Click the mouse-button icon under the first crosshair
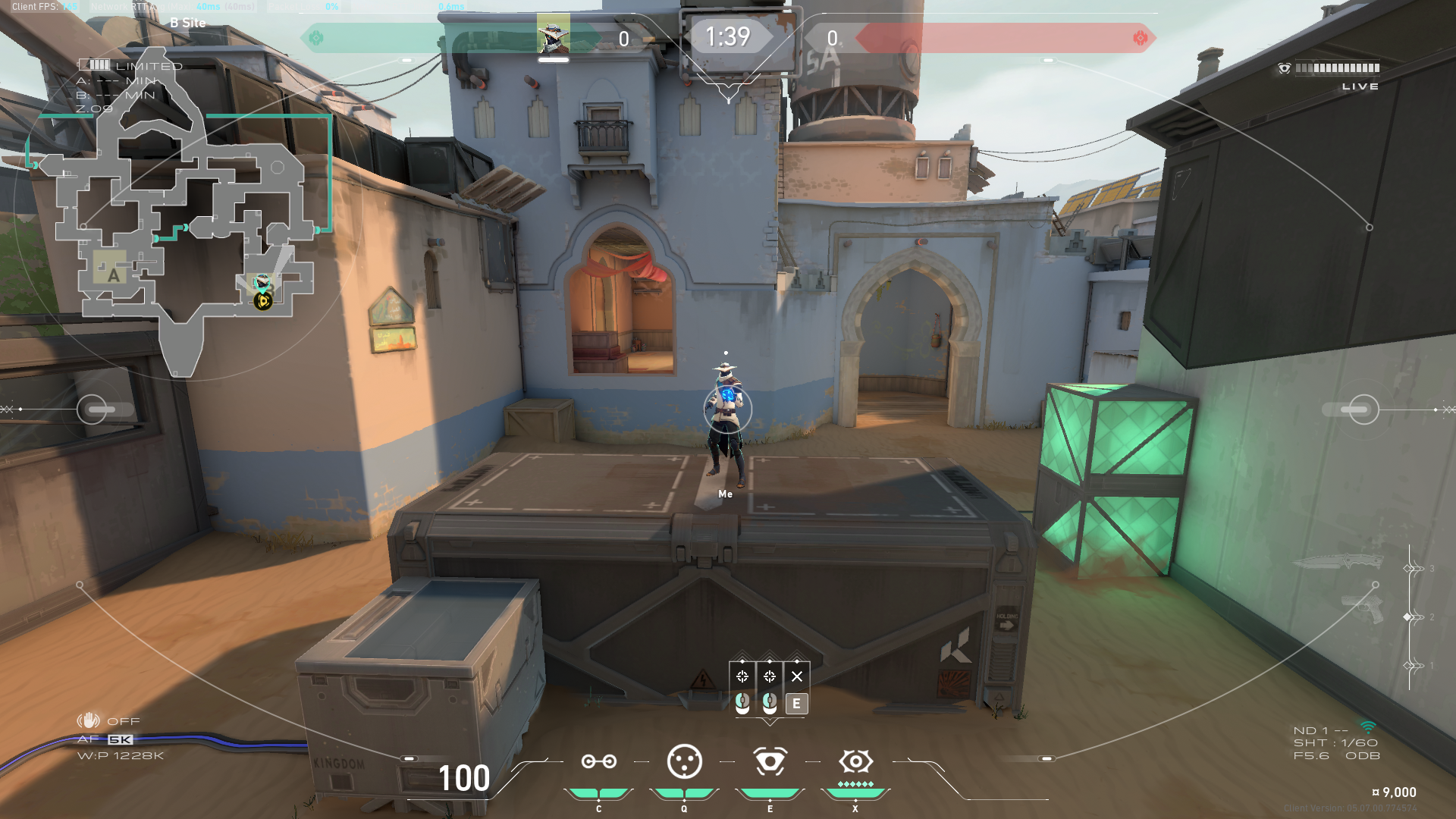Viewport: 1456px width, 819px height. [x=742, y=704]
